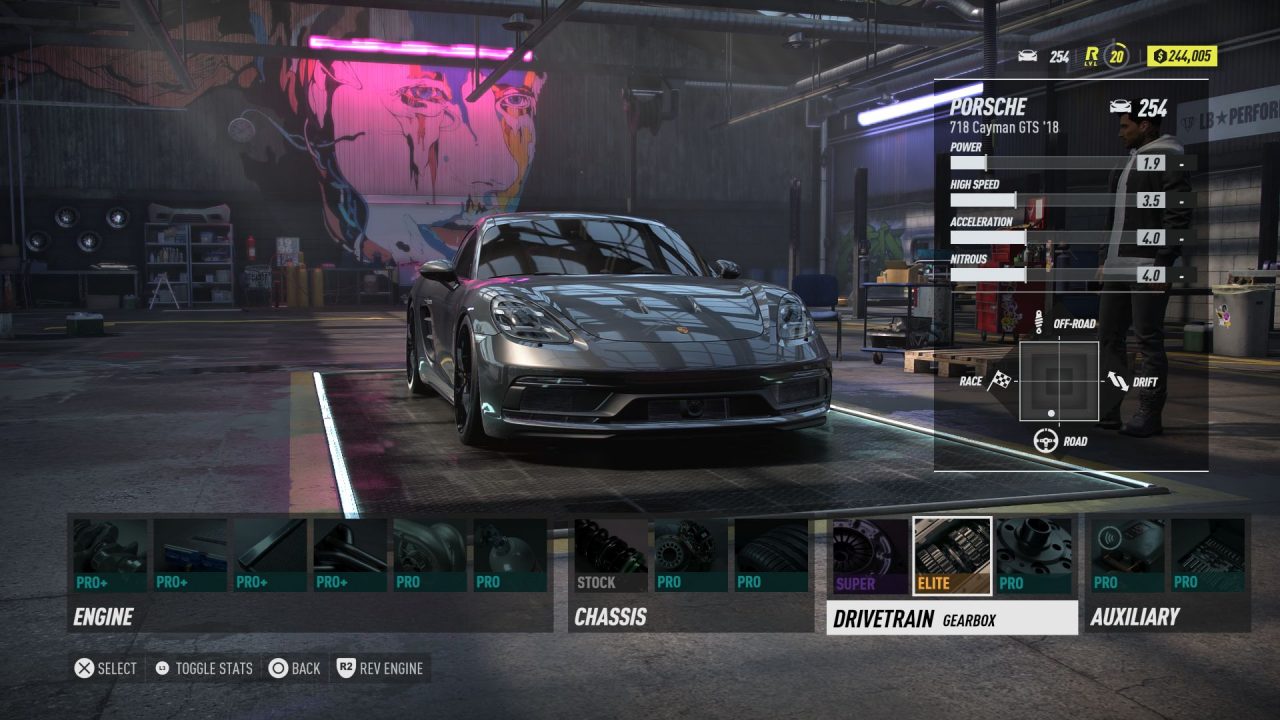Select the Pro differential slot
The width and height of the screenshot is (1280, 720).
coord(1033,555)
